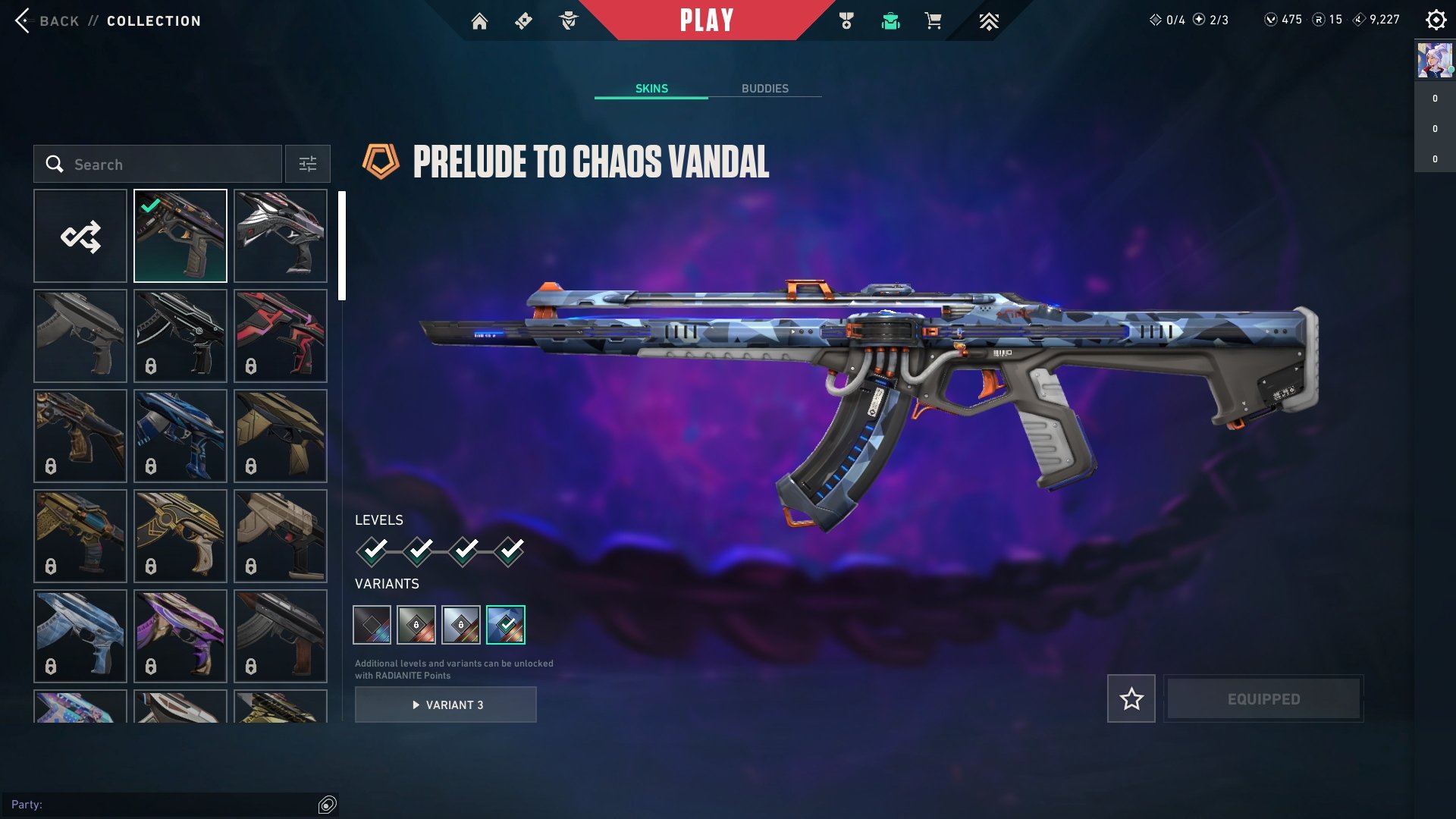The image size is (1456, 819).
Task: Pick the purple and gold Vandal skin
Action: [180, 636]
